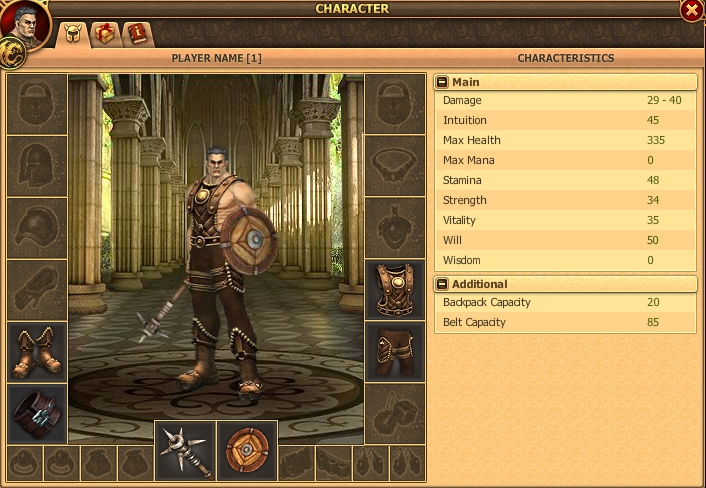Select the equipped leather boots slot
Viewport: 706px width, 488px height.
(37, 352)
